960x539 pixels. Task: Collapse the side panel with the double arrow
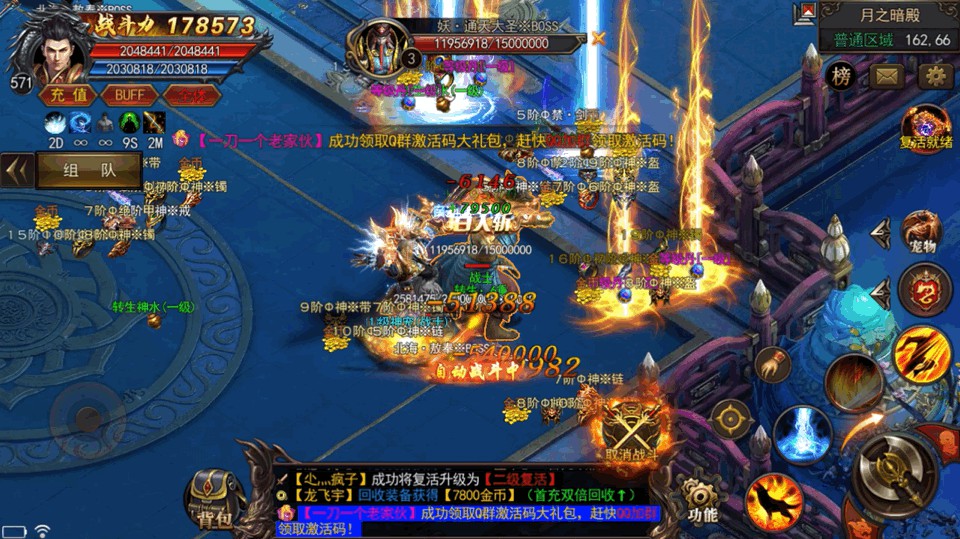(x=17, y=170)
